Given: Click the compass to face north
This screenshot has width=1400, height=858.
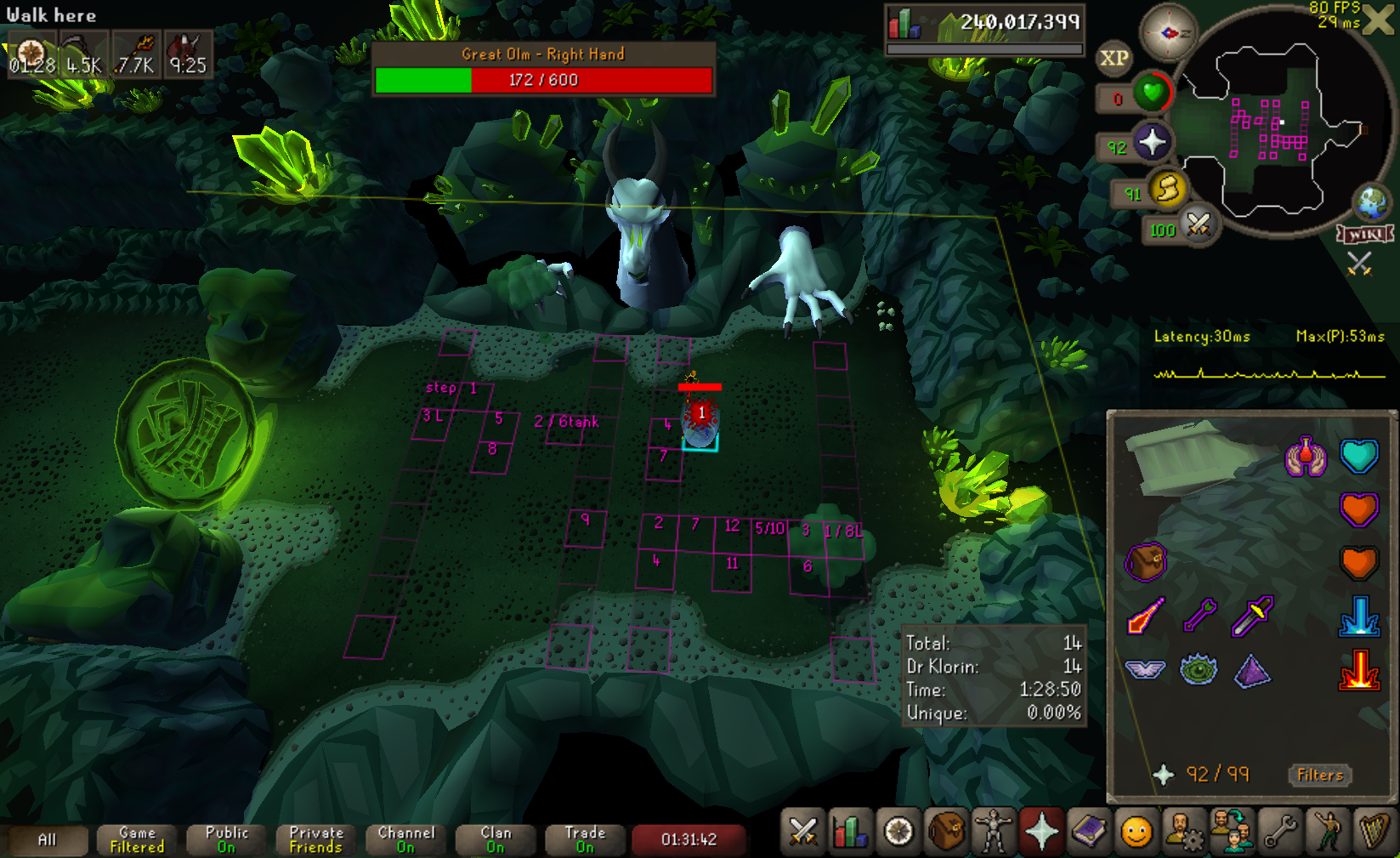Looking at the screenshot, I should (x=1168, y=33).
